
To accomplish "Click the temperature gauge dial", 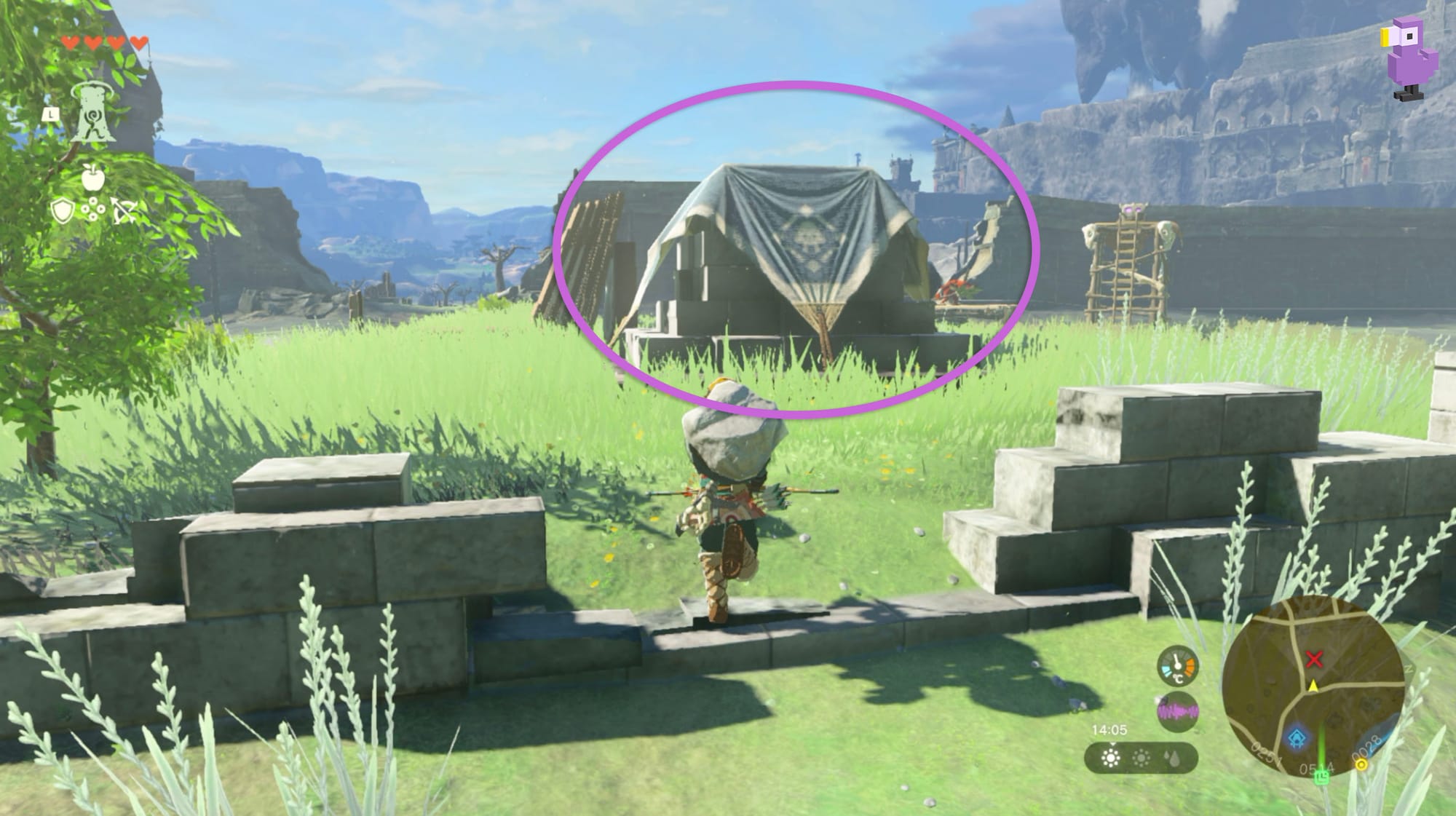I will [1177, 665].
